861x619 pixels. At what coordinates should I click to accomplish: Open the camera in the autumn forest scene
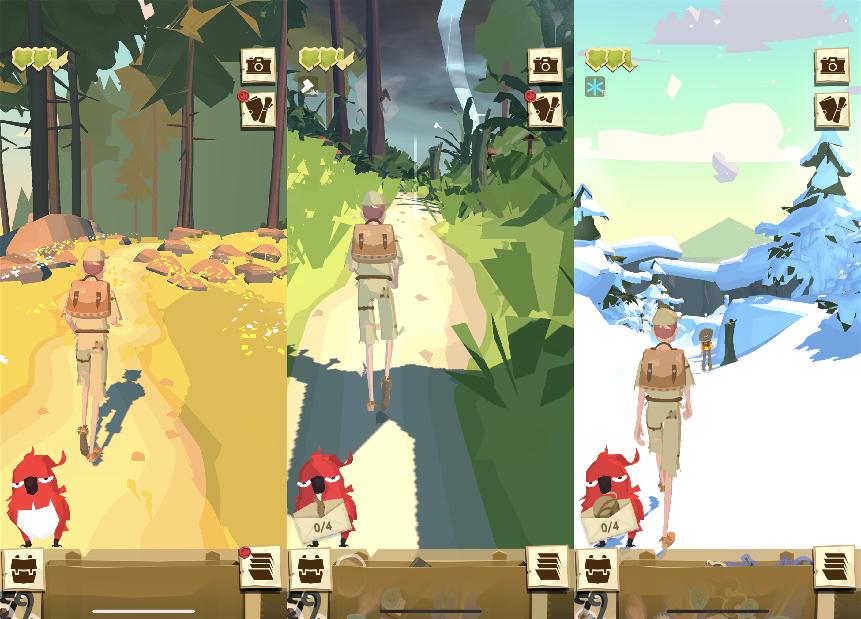coord(259,66)
